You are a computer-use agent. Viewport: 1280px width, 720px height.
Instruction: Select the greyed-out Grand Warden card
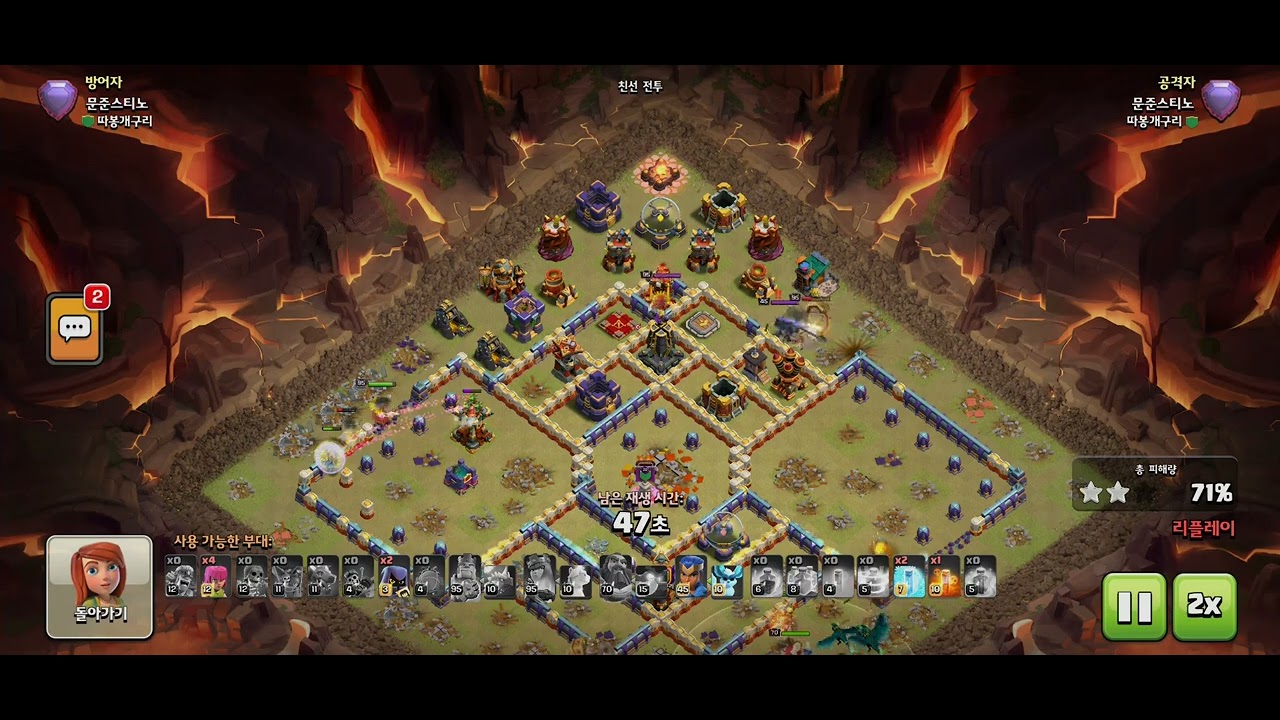pyautogui.click(x=617, y=576)
